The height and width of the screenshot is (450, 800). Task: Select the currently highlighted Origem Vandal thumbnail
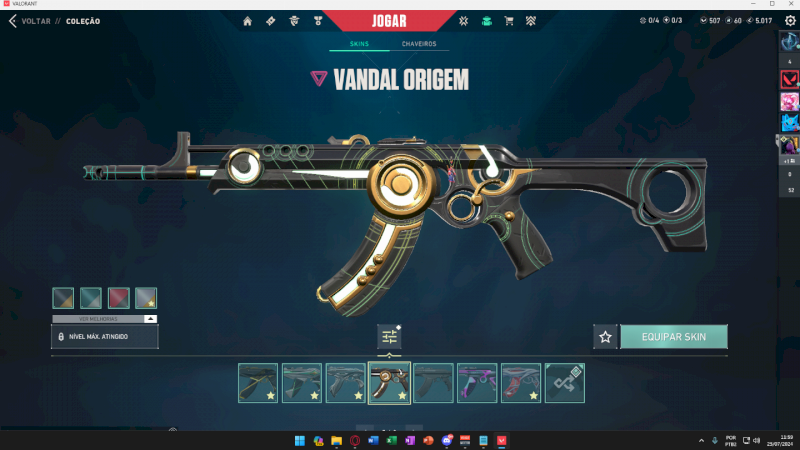point(389,383)
